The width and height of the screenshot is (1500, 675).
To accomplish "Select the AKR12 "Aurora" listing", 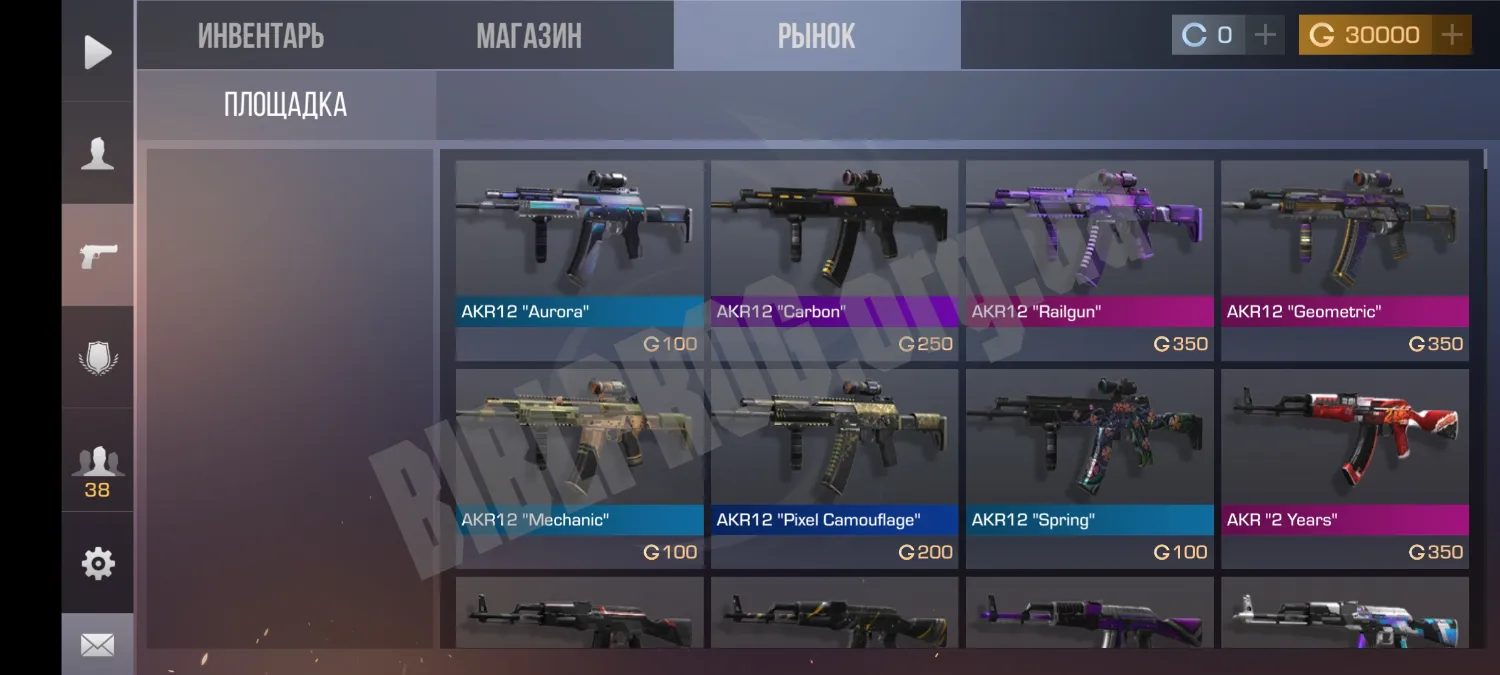I will pos(580,259).
